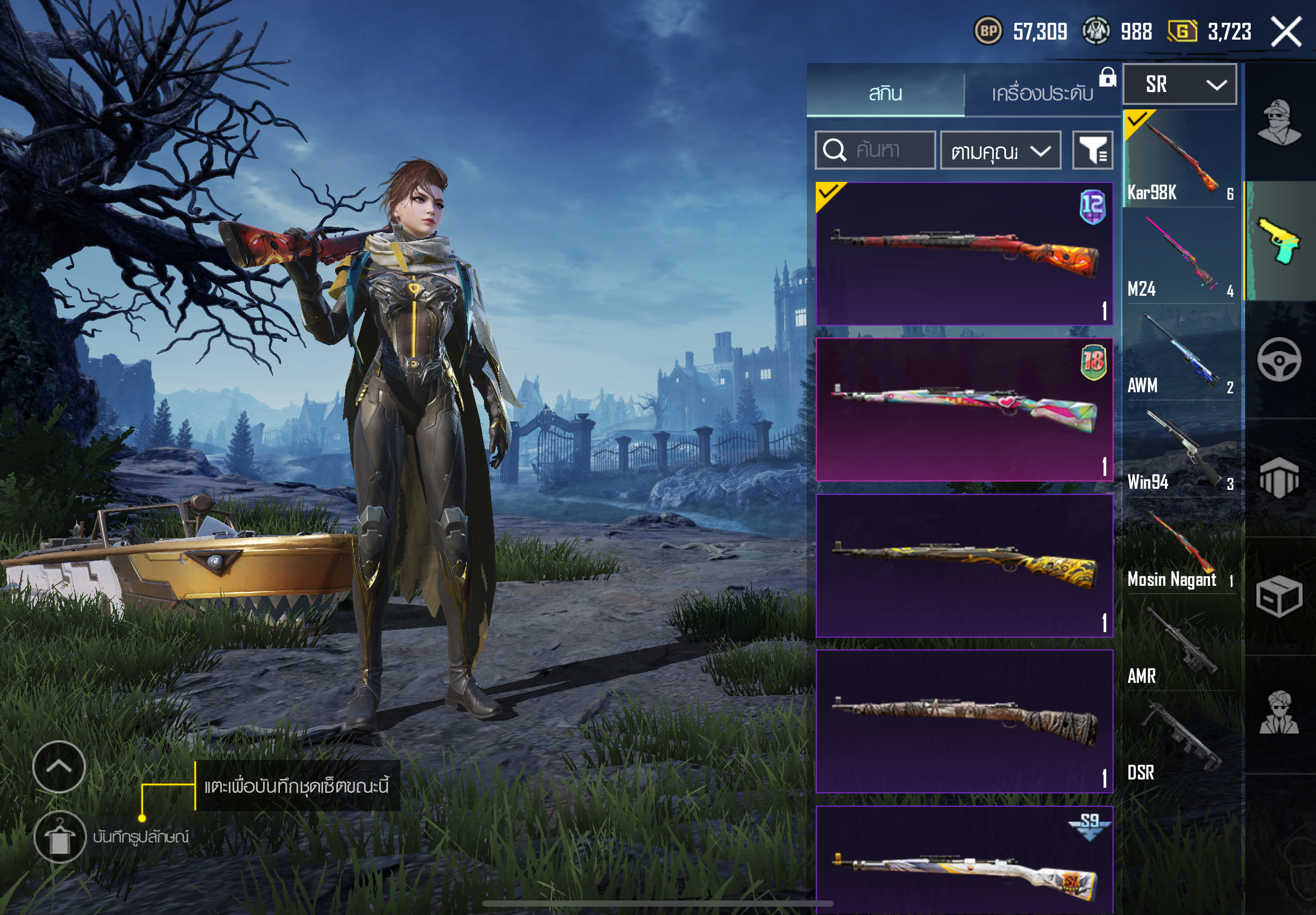Switch to the สกิน skins tab
The image size is (1316, 915).
click(x=885, y=93)
